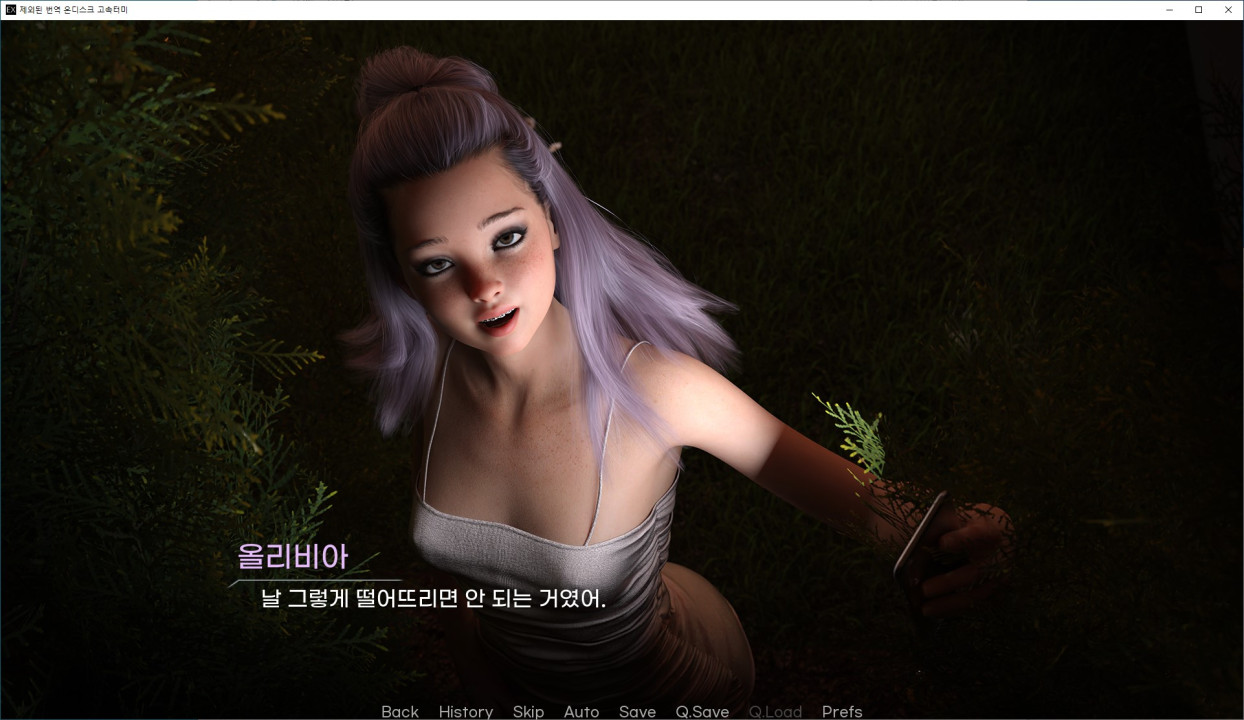
Task: Go Back to the previous dialogue line
Action: [x=400, y=711]
